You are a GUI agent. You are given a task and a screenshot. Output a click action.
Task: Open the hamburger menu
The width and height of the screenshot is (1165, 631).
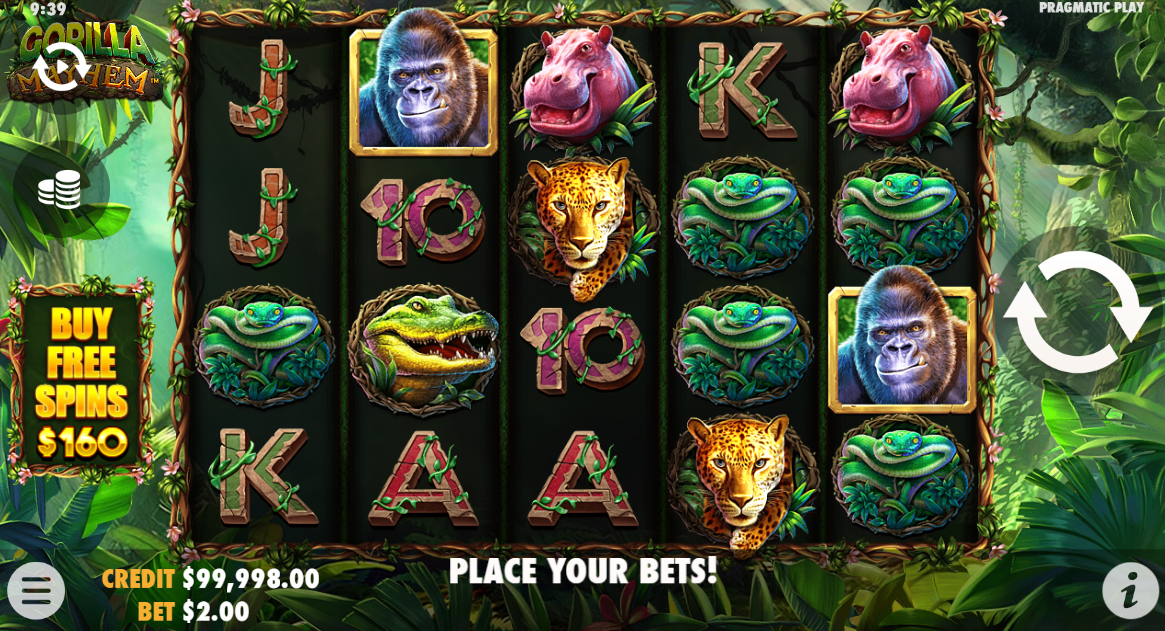(36, 591)
